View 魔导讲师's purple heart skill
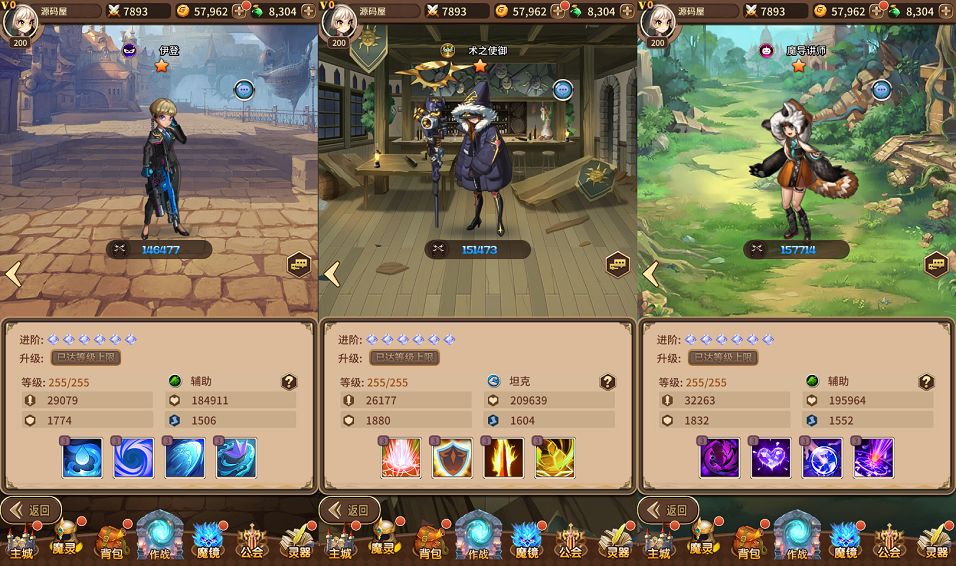 click(x=771, y=458)
